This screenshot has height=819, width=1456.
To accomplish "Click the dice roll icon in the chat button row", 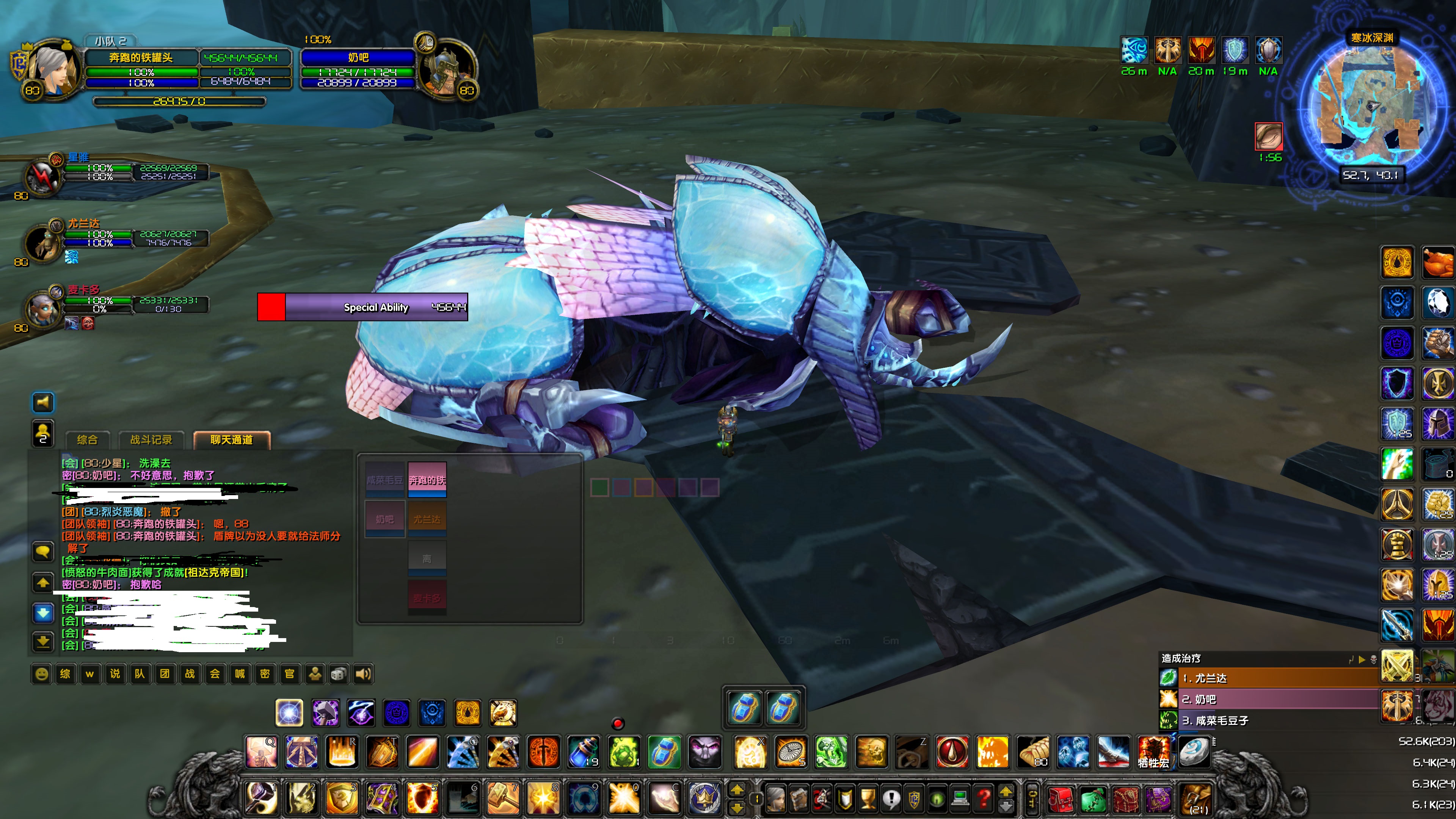I will tap(338, 674).
